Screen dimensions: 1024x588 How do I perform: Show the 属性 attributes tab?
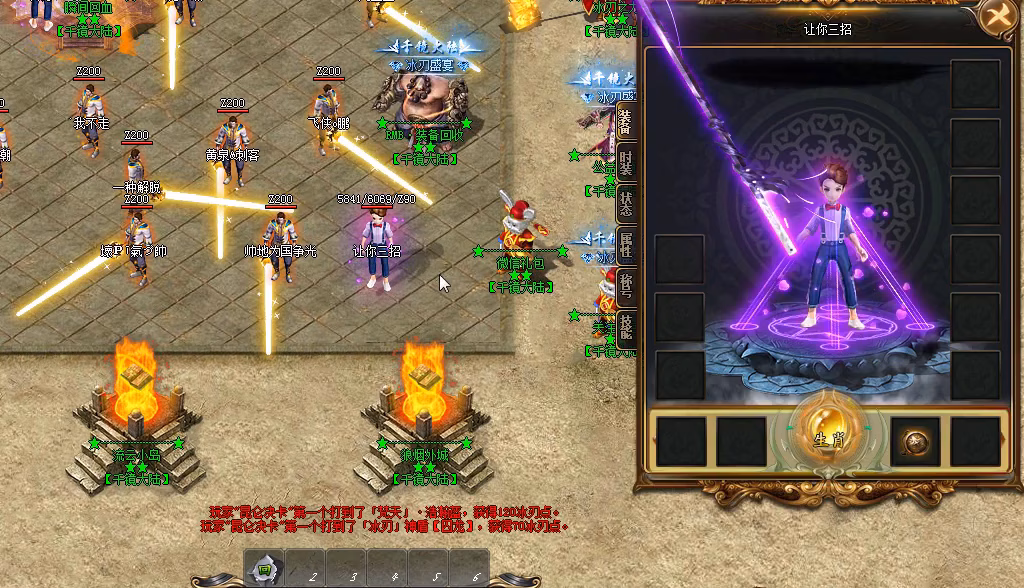tap(626, 244)
